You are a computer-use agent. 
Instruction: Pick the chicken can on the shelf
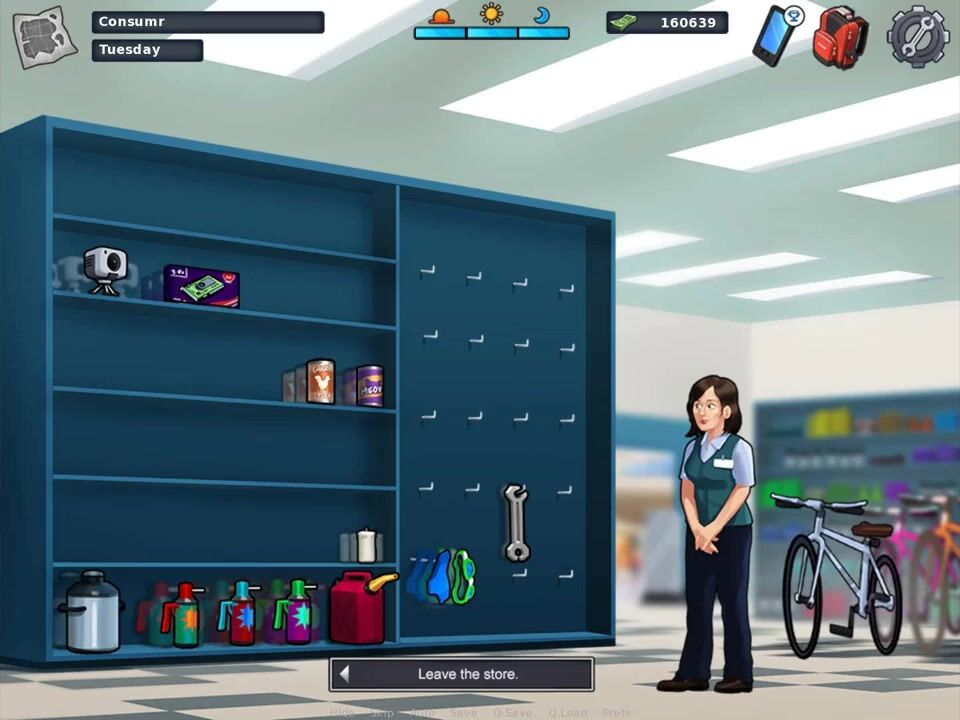click(320, 381)
